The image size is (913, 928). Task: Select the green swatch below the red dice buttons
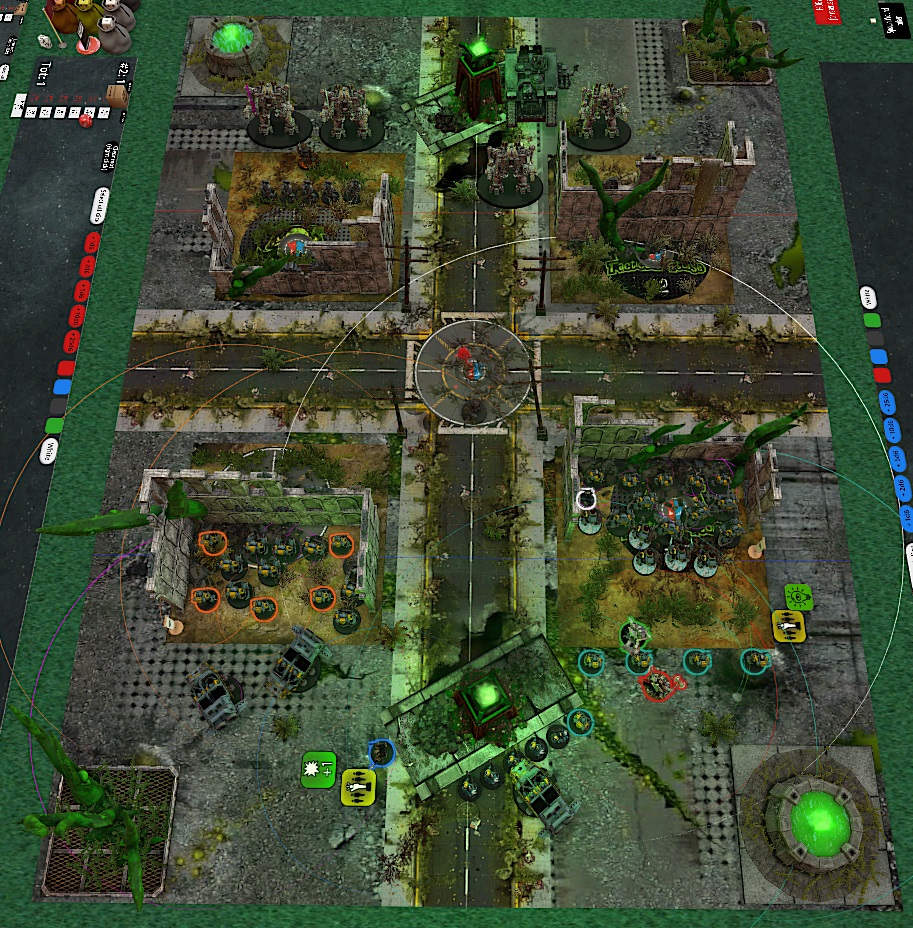[x=54, y=426]
